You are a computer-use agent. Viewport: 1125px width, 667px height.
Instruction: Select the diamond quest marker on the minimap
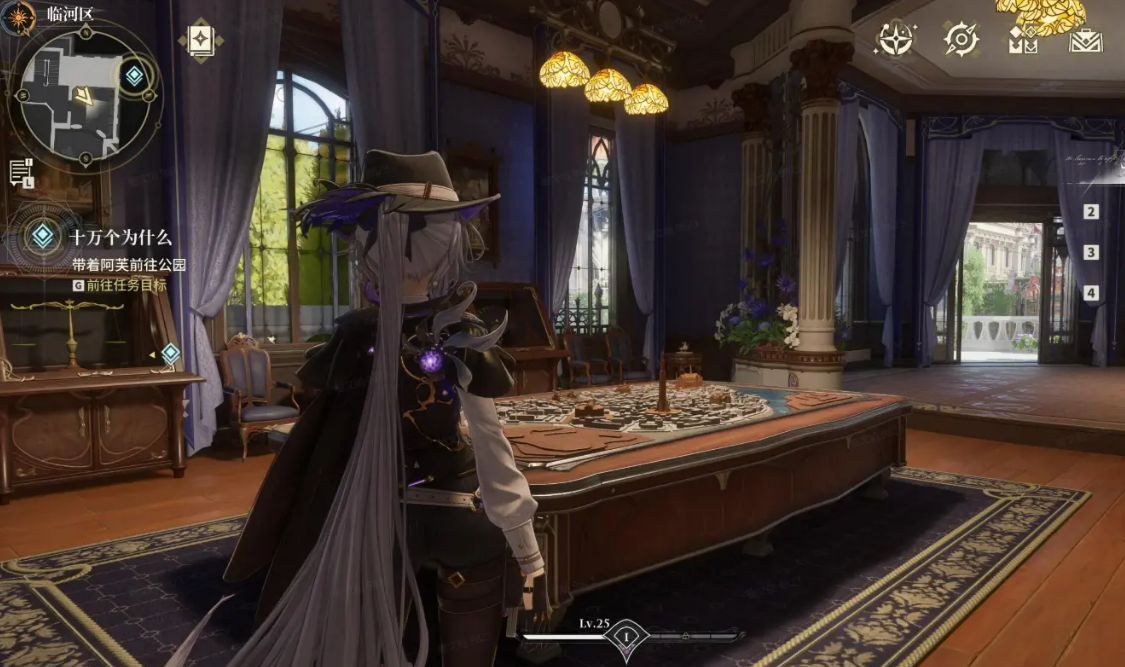[134, 75]
